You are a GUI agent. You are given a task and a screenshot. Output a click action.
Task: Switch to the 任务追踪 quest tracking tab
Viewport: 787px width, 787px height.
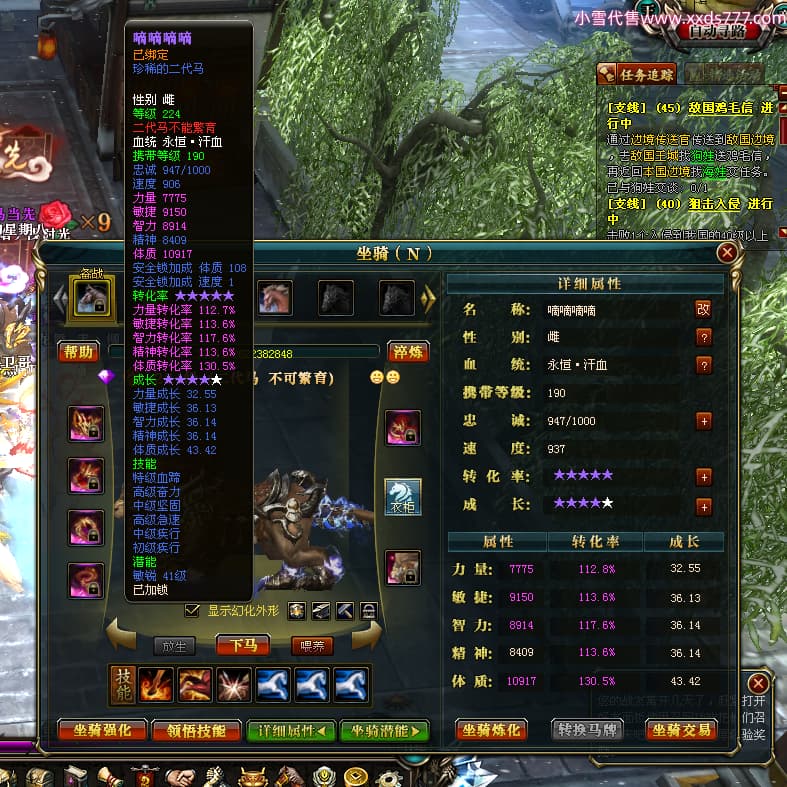(x=637, y=73)
